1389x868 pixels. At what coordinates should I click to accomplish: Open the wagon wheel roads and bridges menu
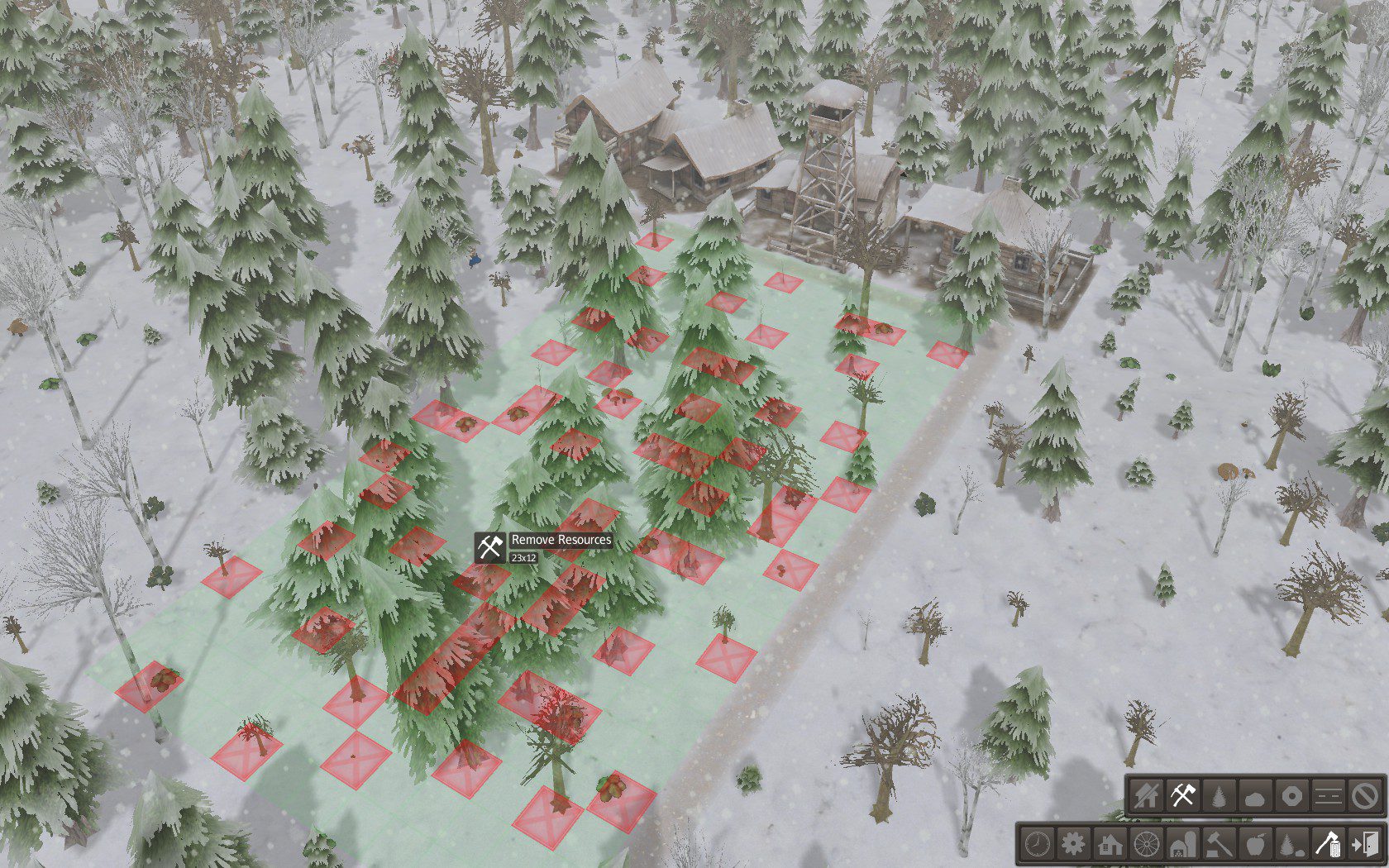[x=1146, y=844]
